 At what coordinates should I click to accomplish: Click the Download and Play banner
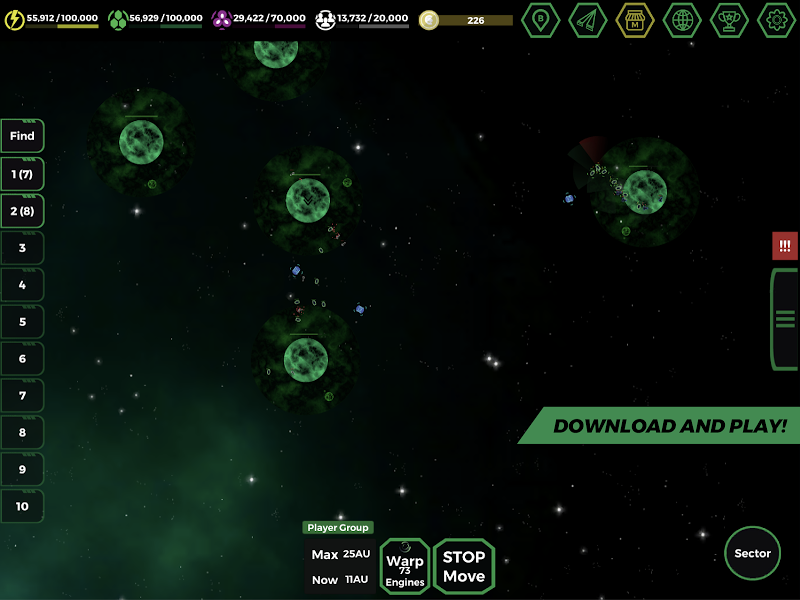(x=668, y=426)
